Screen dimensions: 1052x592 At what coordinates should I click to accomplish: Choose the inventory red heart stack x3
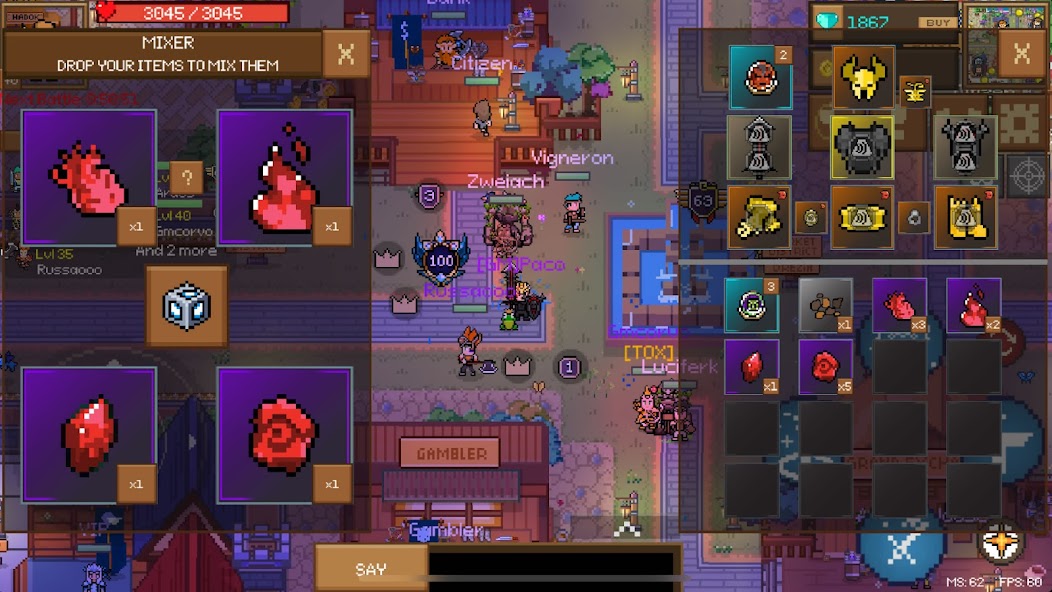pyautogui.click(x=899, y=305)
